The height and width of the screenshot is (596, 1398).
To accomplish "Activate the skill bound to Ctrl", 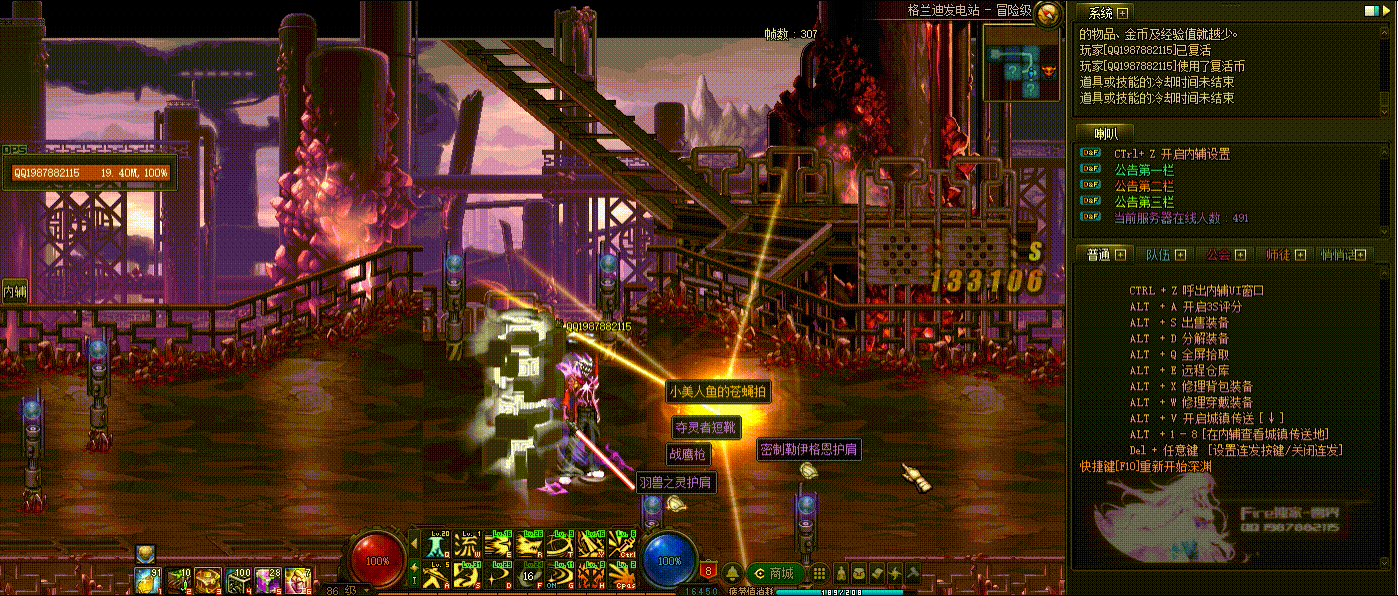I will tap(622, 545).
